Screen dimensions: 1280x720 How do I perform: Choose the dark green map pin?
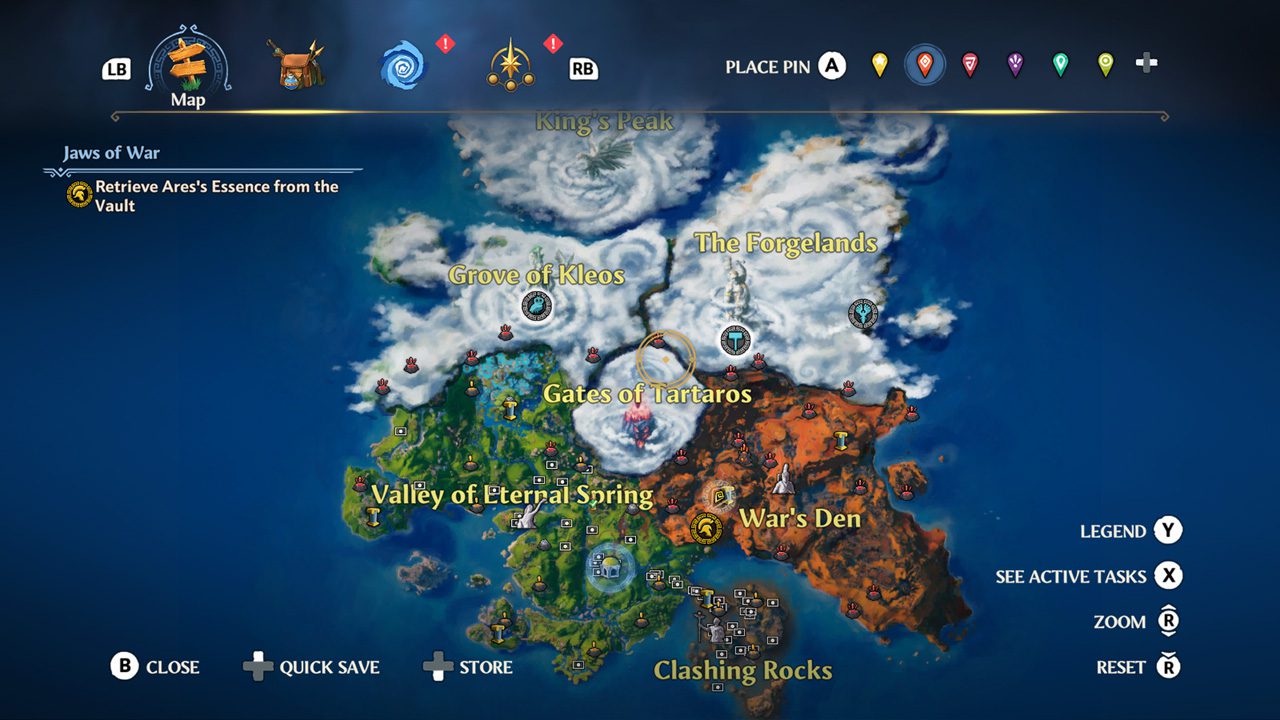[x=1060, y=66]
